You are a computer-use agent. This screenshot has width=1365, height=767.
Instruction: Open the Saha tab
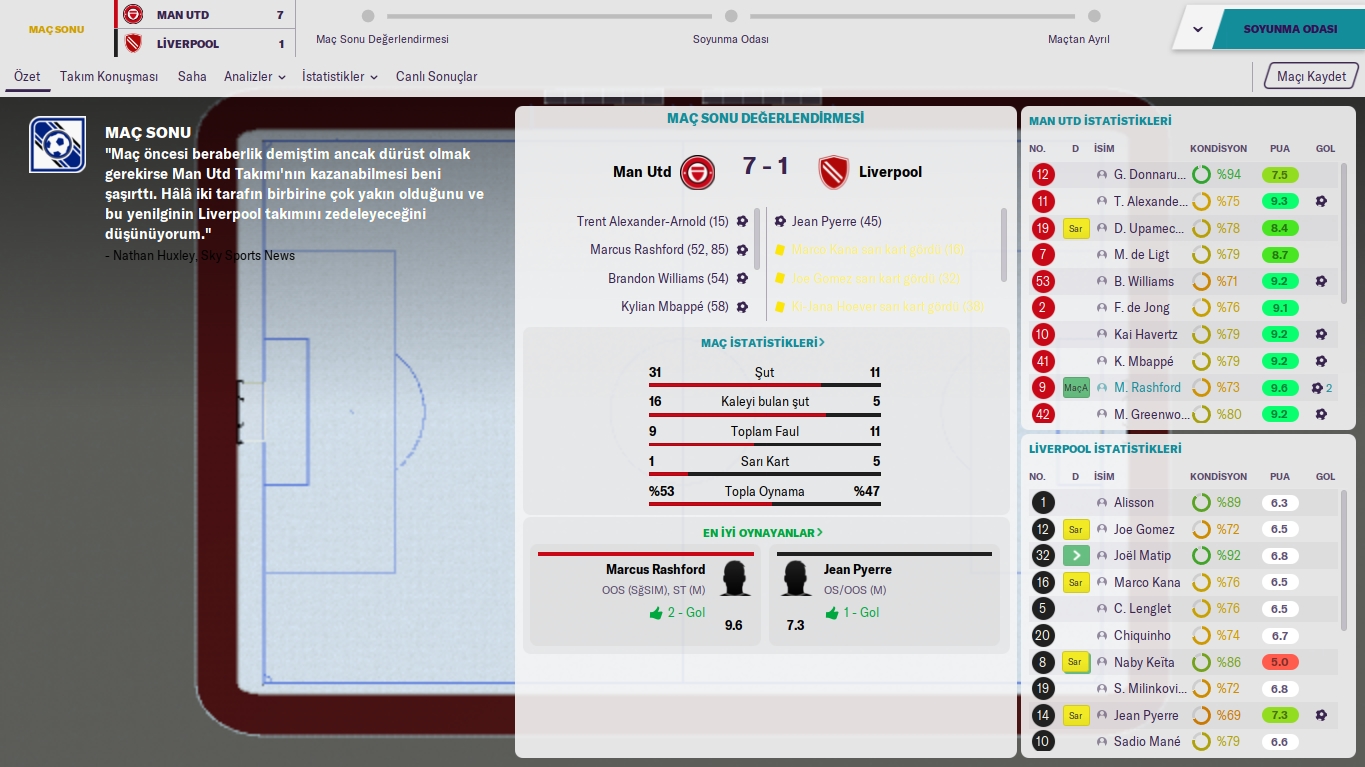point(192,77)
